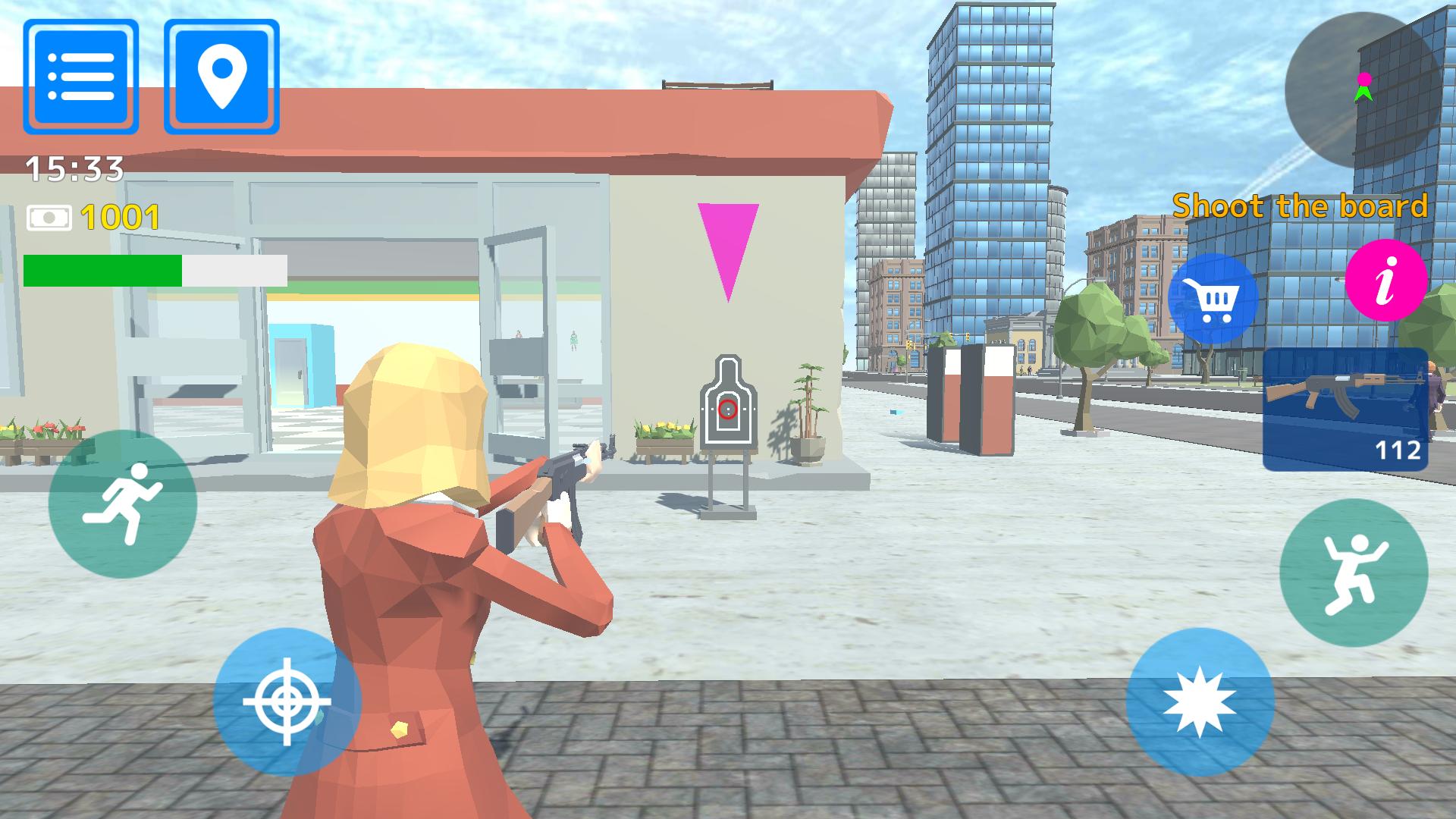The width and height of the screenshot is (1456, 819).
Task: Open the list menu button
Action: 80,77
